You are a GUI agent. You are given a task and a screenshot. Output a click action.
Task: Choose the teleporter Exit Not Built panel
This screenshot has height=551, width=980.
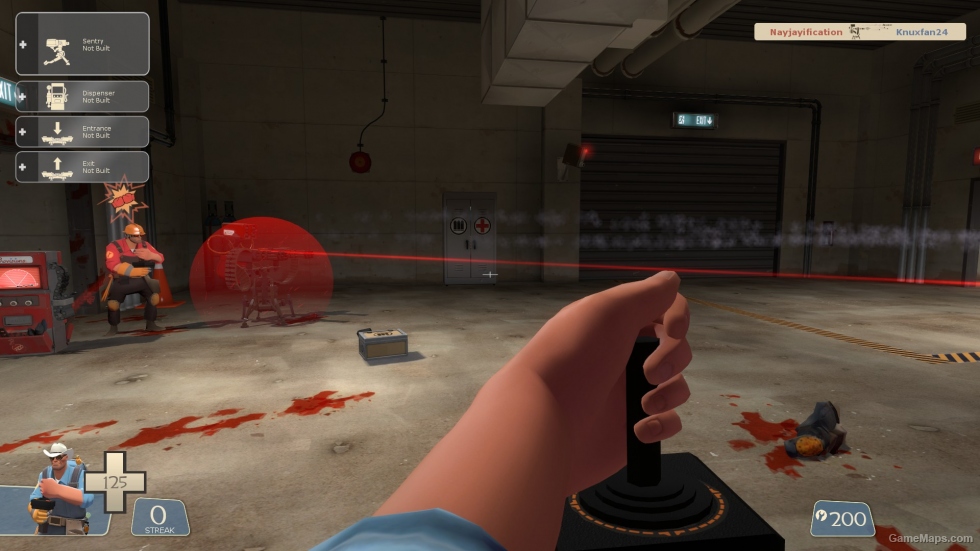82,167
